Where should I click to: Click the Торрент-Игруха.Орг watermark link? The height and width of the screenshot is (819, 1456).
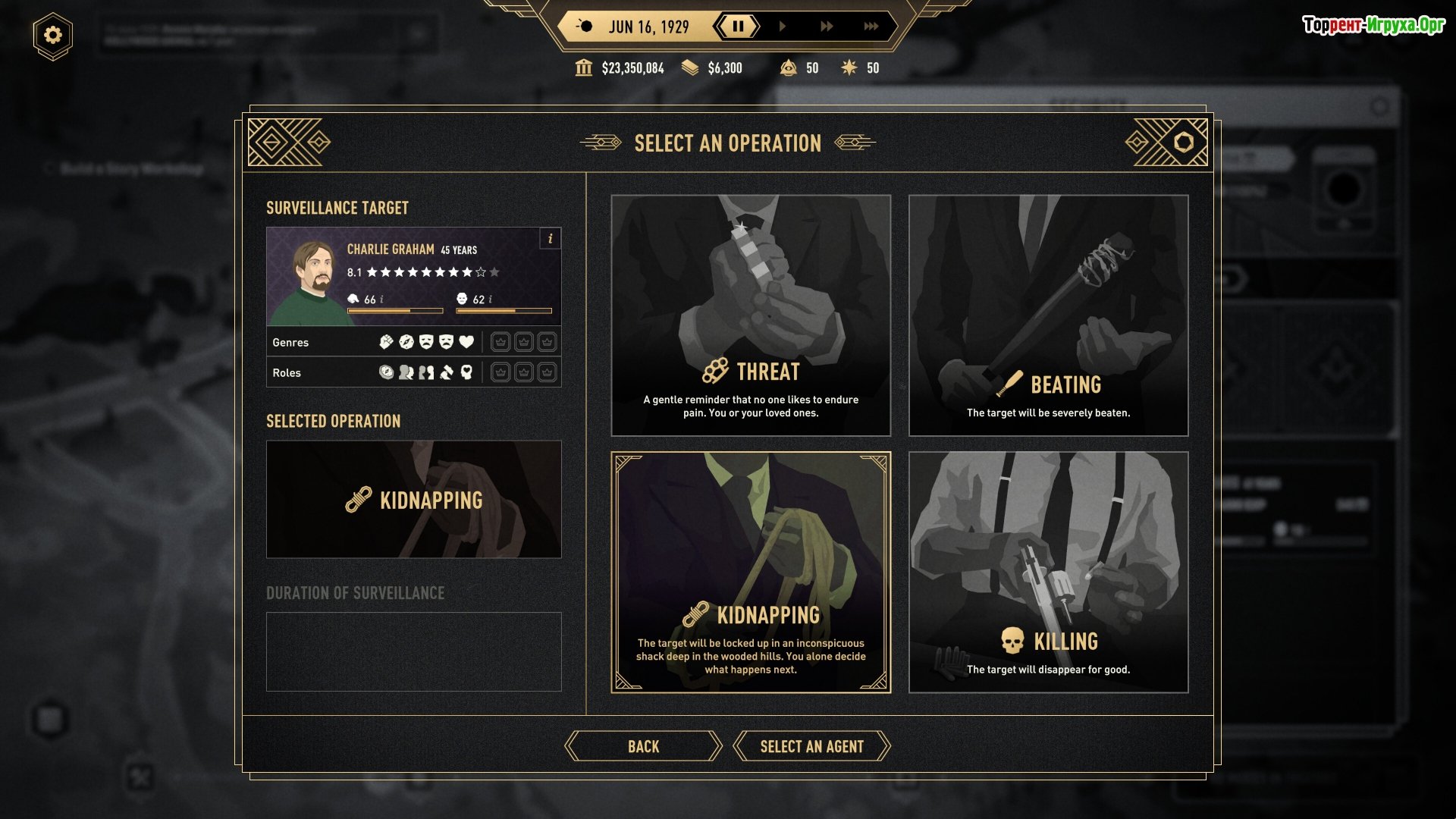1373,25
